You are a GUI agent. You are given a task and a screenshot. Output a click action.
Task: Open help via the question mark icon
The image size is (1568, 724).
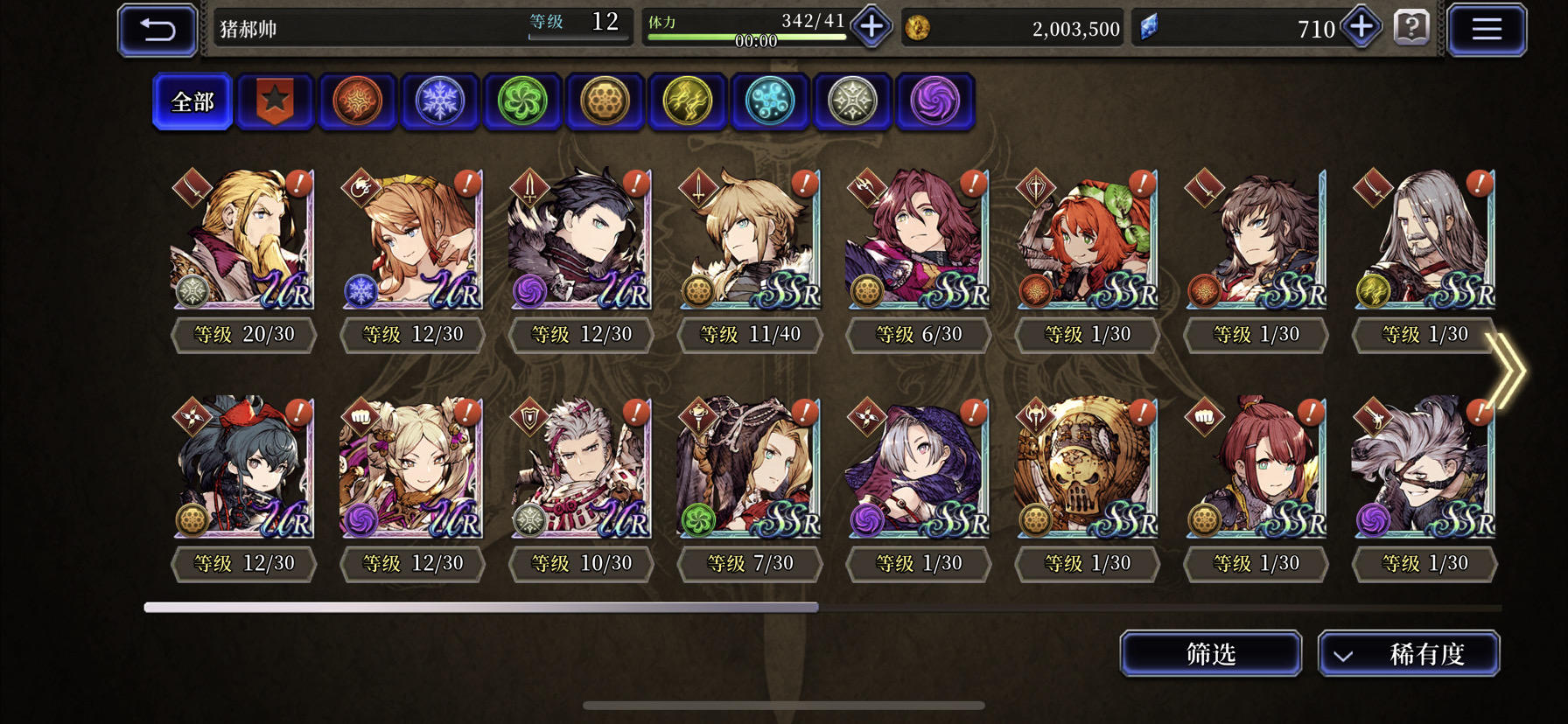1410,28
